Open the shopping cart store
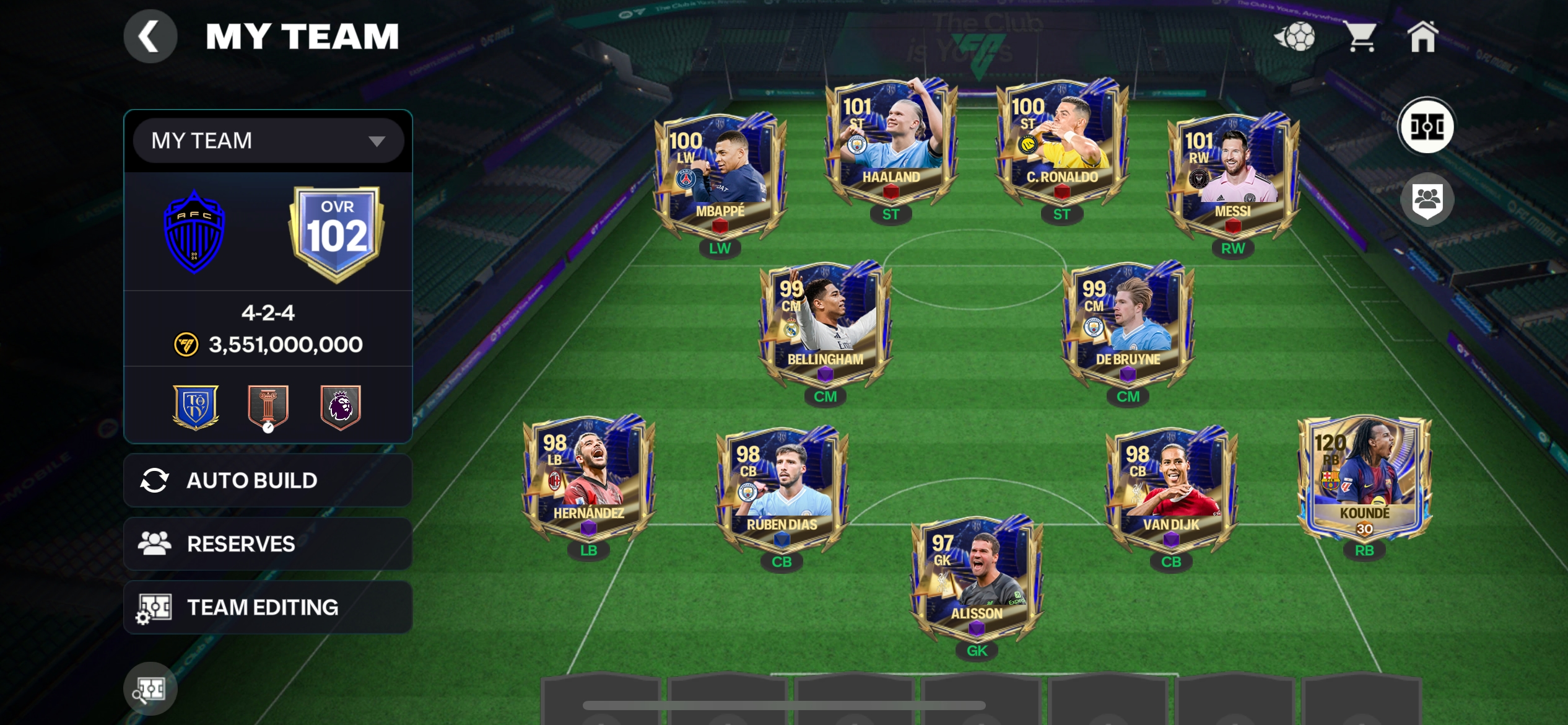 click(x=1361, y=37)
